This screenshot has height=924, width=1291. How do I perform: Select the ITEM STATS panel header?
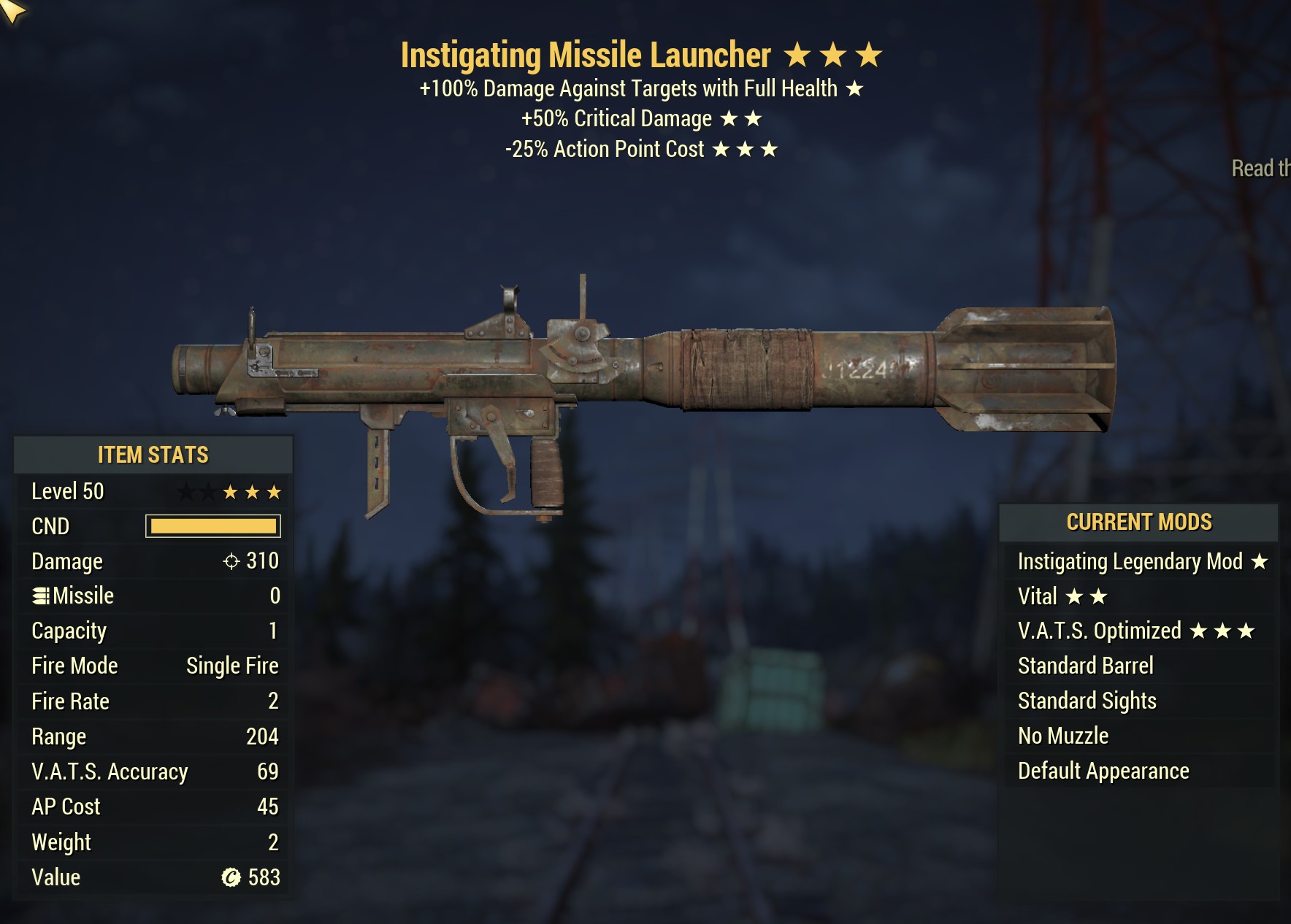(x=152, y=455)
